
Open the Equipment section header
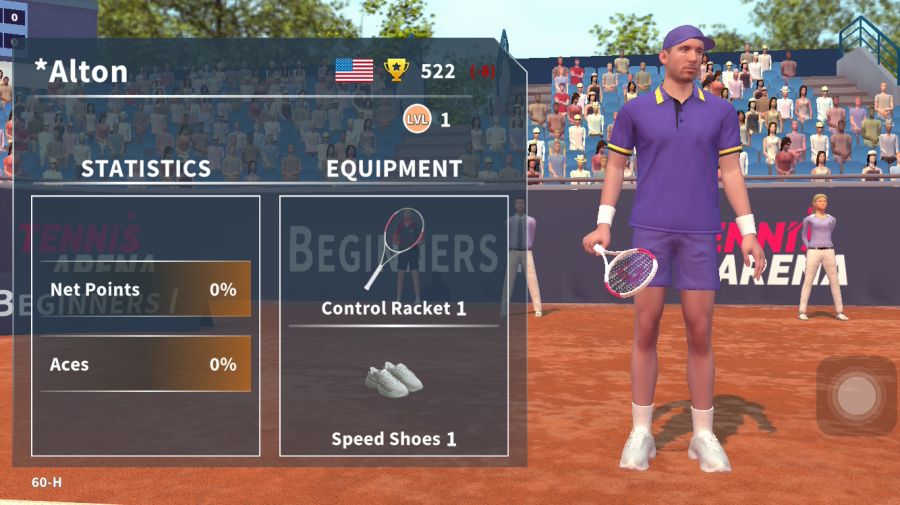(x=394, y=168)
